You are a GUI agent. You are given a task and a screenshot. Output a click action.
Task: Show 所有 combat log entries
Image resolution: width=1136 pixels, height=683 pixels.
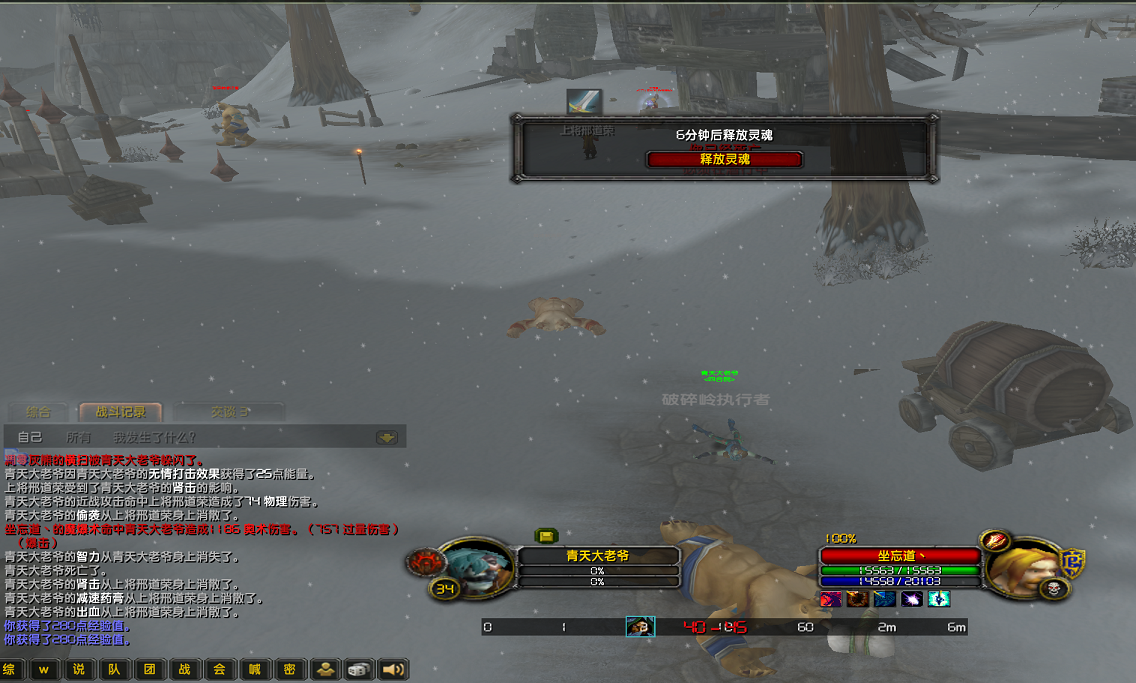[79, 437]
